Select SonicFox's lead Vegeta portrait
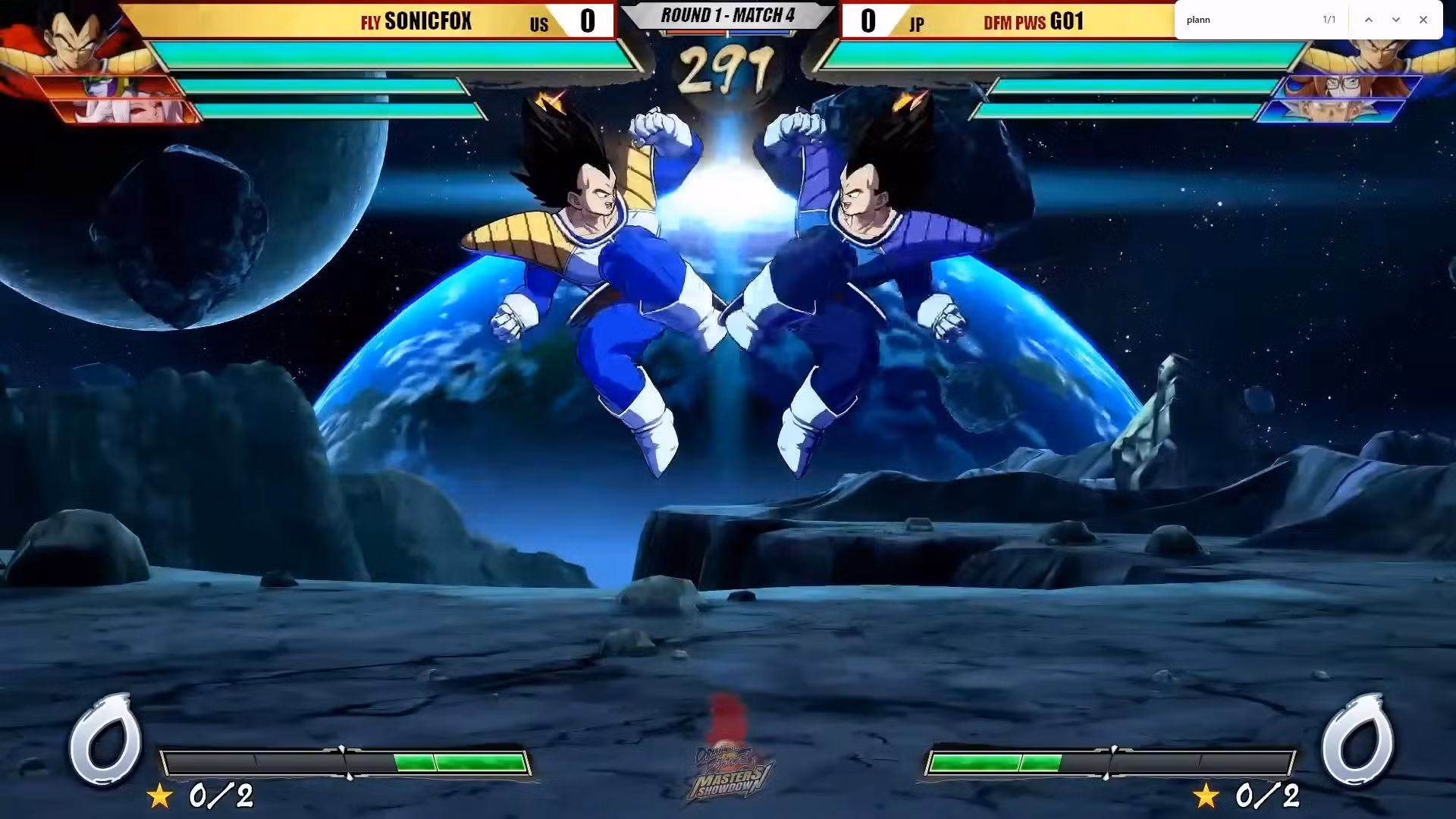 [72, 38]
